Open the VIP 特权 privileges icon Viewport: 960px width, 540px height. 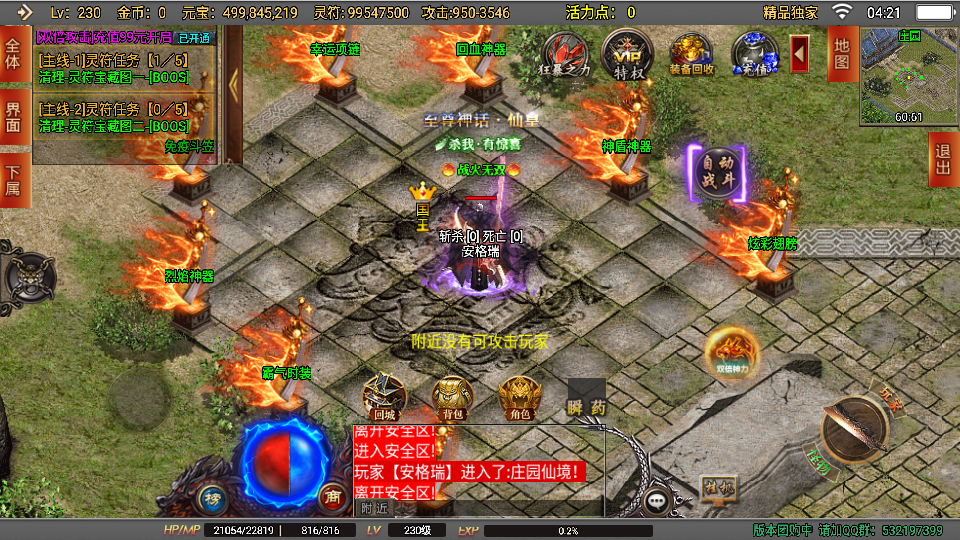[x=627, y=54]
